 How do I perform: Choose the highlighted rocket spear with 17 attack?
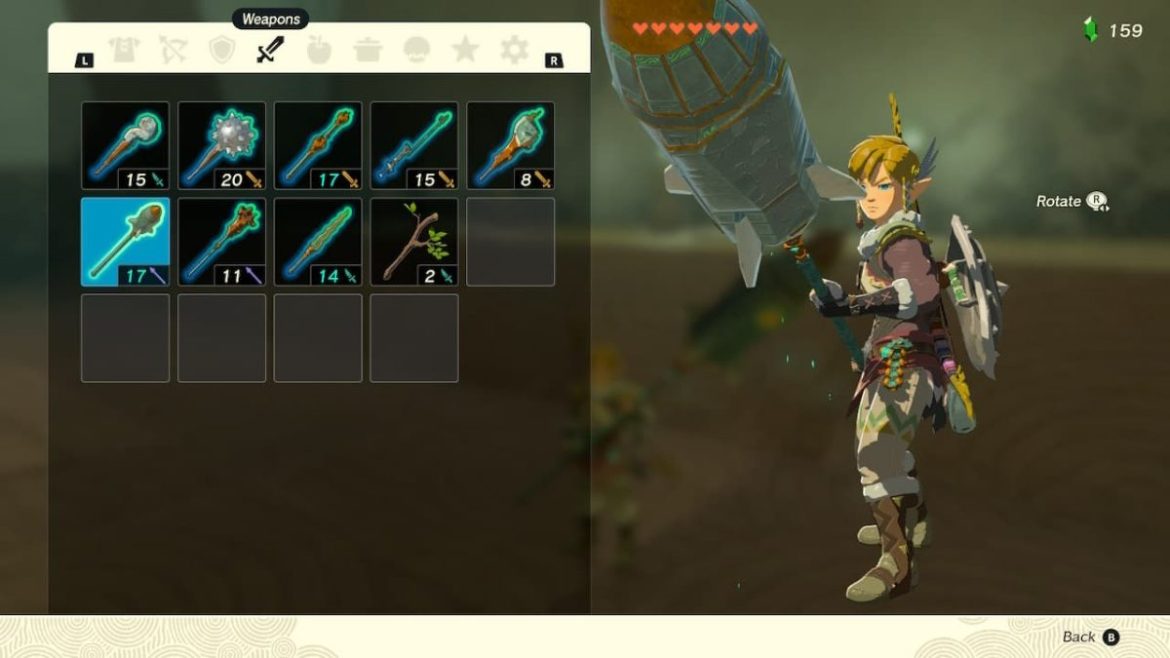[x=125, y=241]
